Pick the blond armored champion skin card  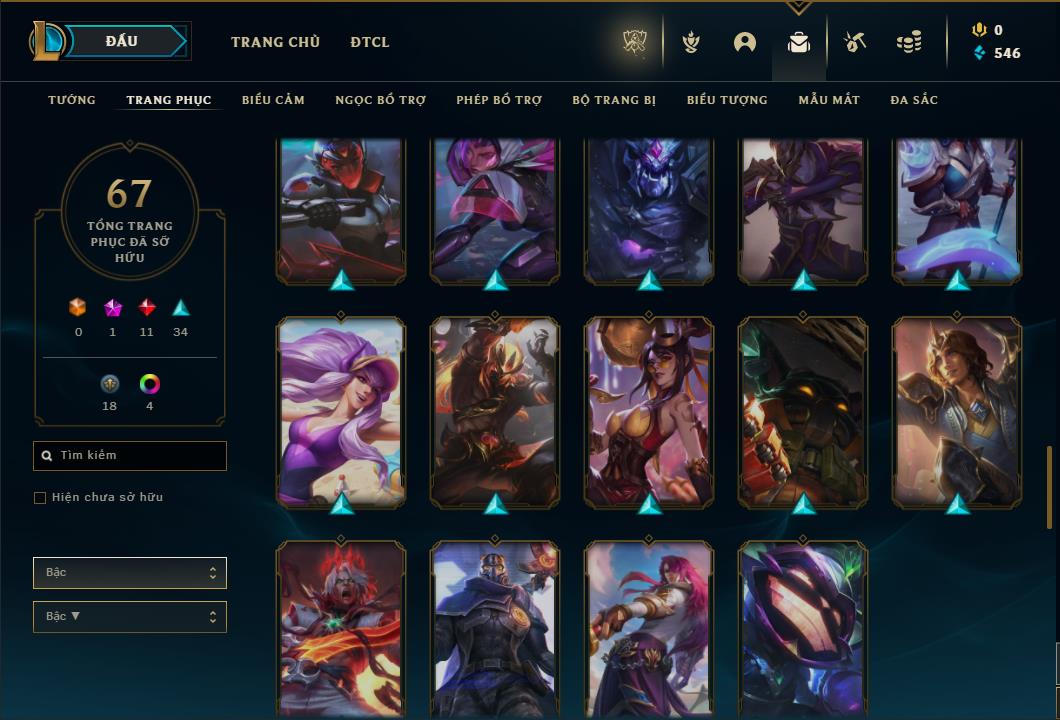tap(957, 412)
